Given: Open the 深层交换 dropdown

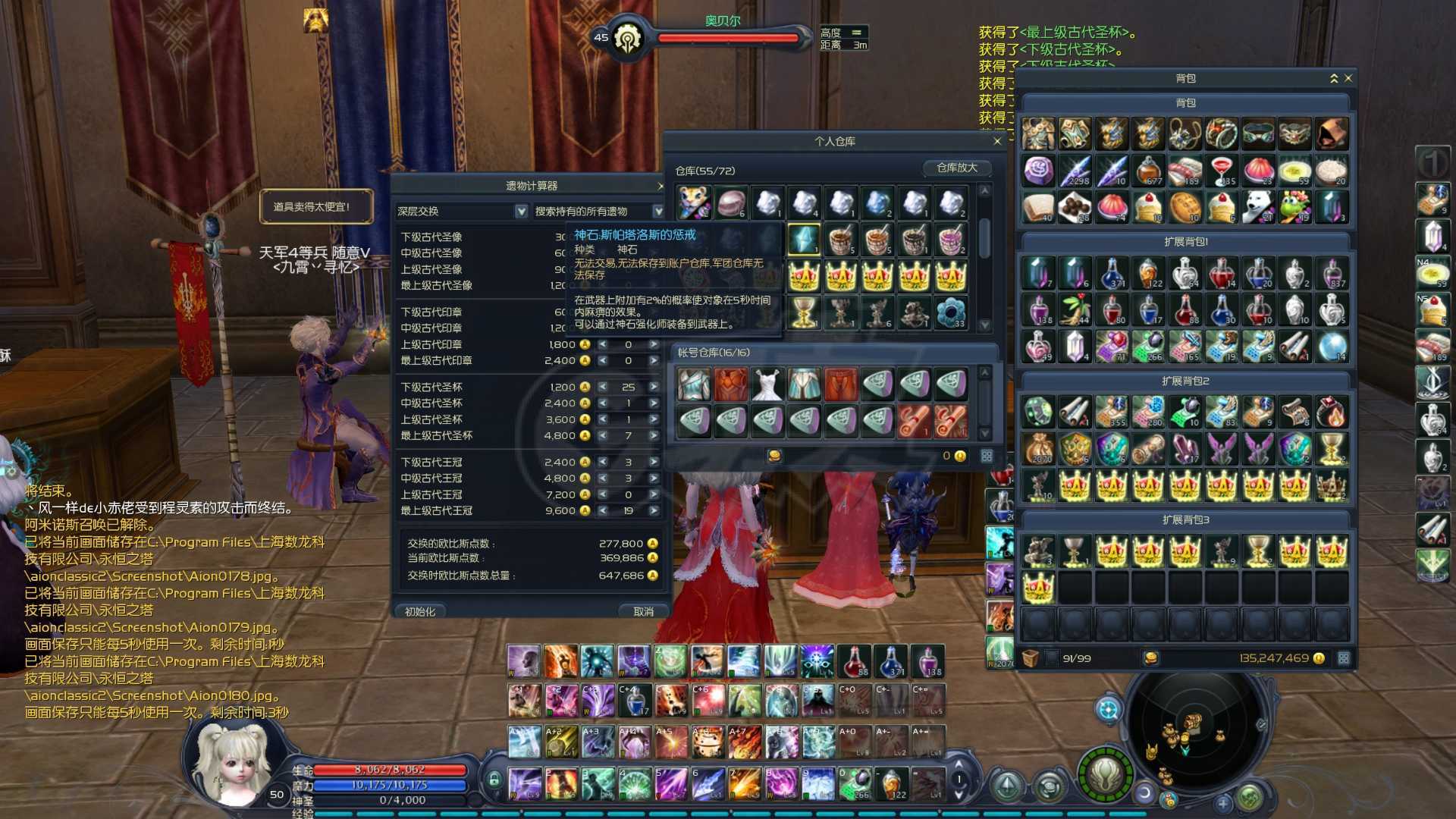Looking at the screenshot, I should (x=521, y=212).
